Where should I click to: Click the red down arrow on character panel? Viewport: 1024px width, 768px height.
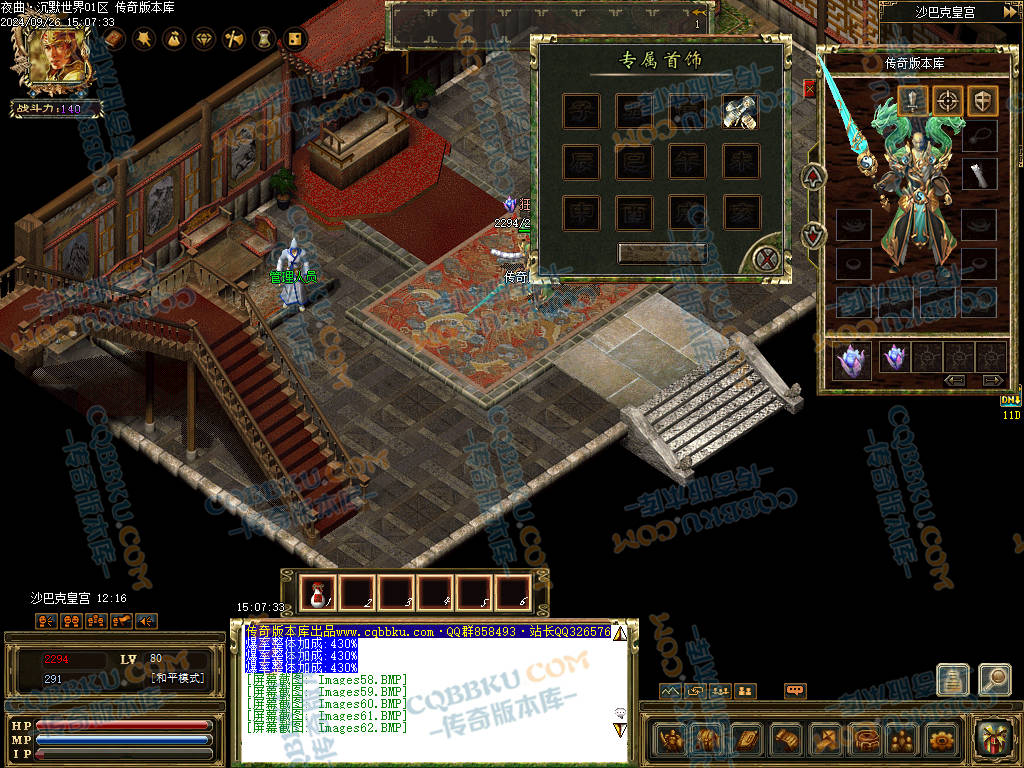click(815, 235)
